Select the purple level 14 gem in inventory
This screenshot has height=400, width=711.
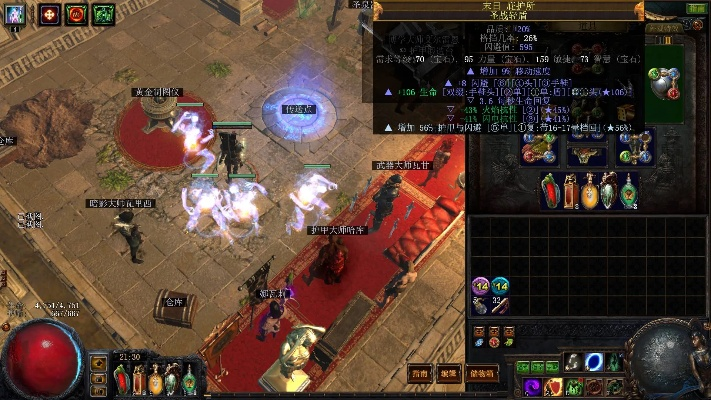tap(481, 287)
